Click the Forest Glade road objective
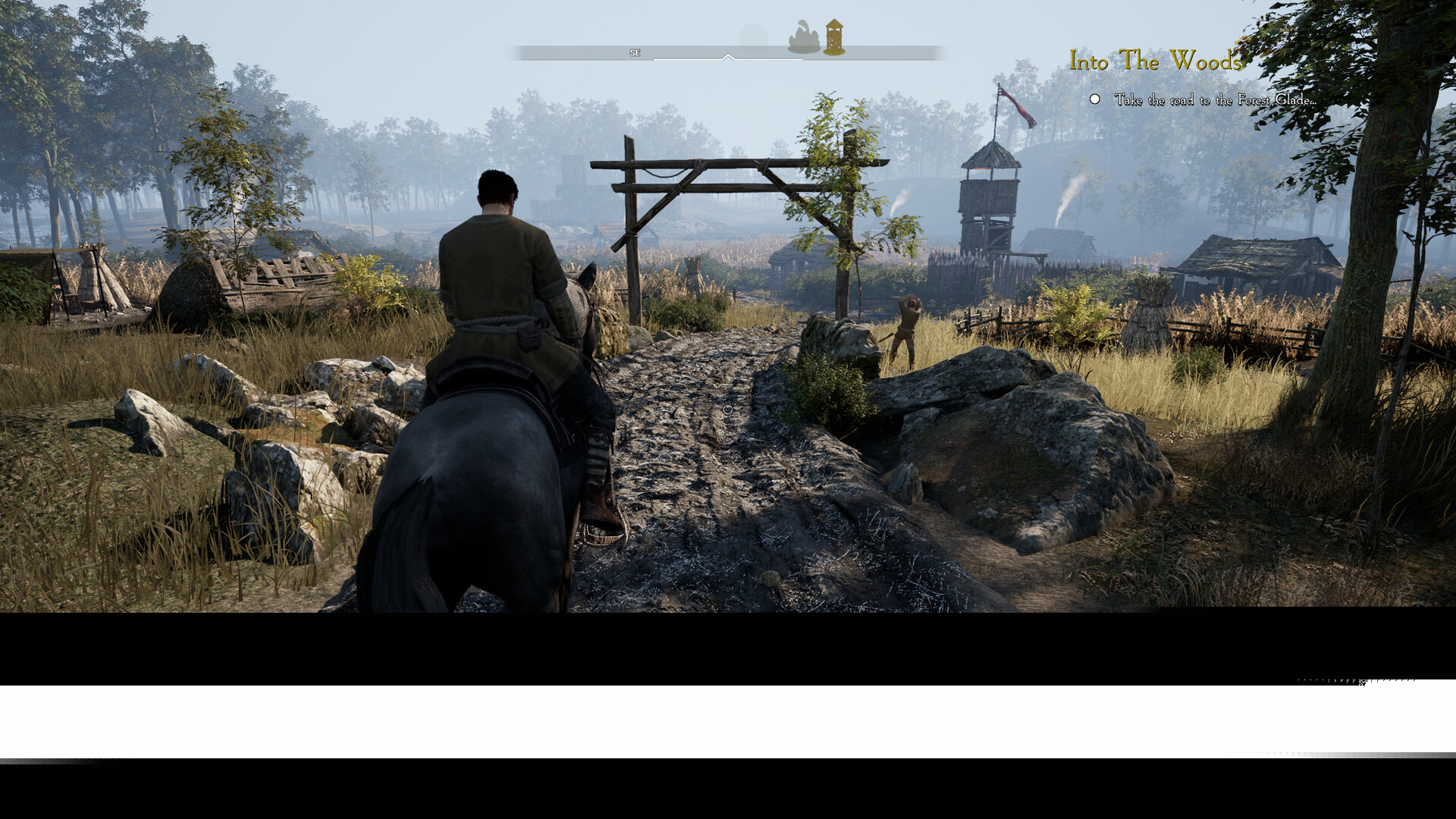The image size is (1456, 819). point(1214,100)
